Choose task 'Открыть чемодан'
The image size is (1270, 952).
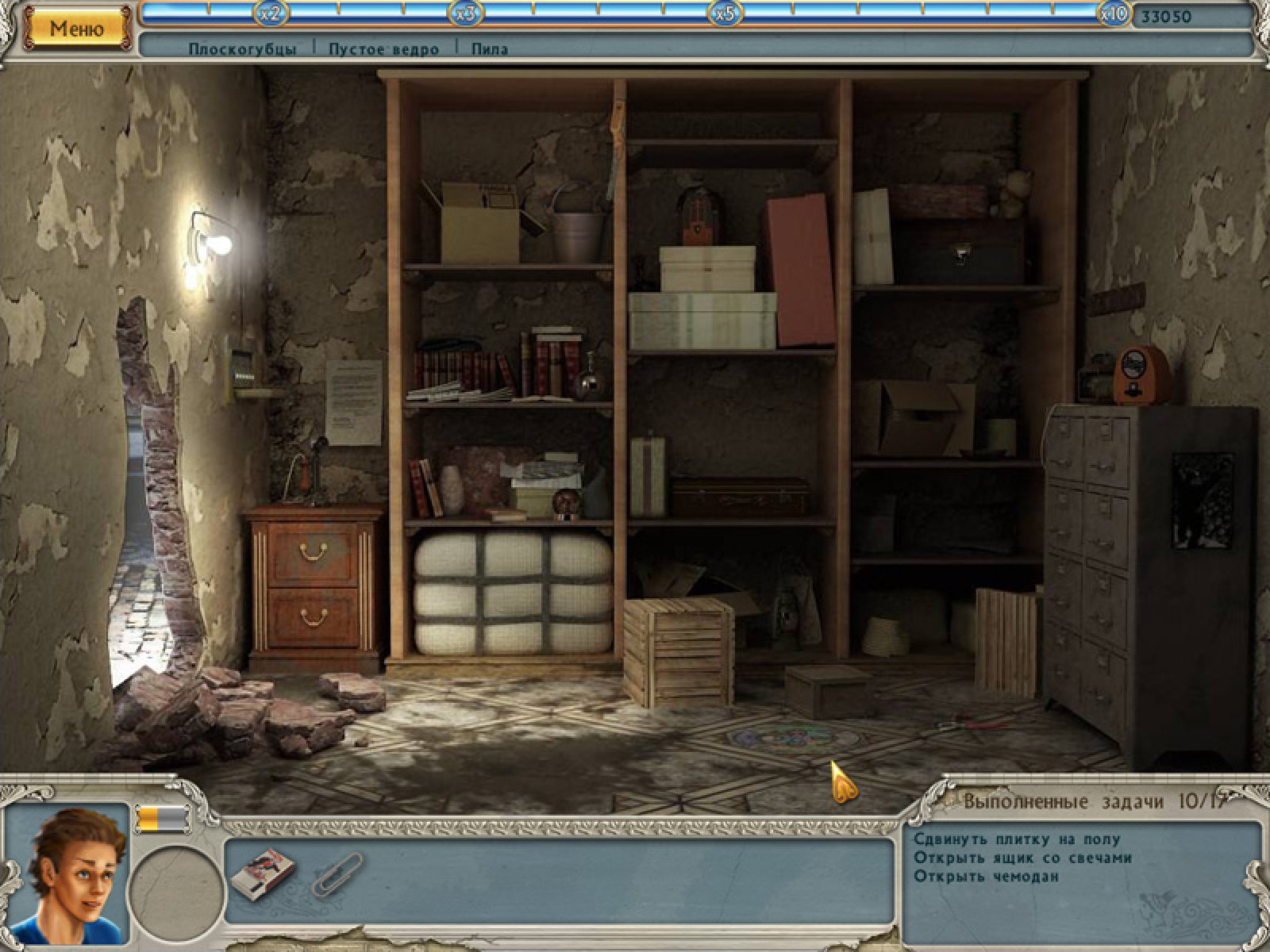point(986,877)
